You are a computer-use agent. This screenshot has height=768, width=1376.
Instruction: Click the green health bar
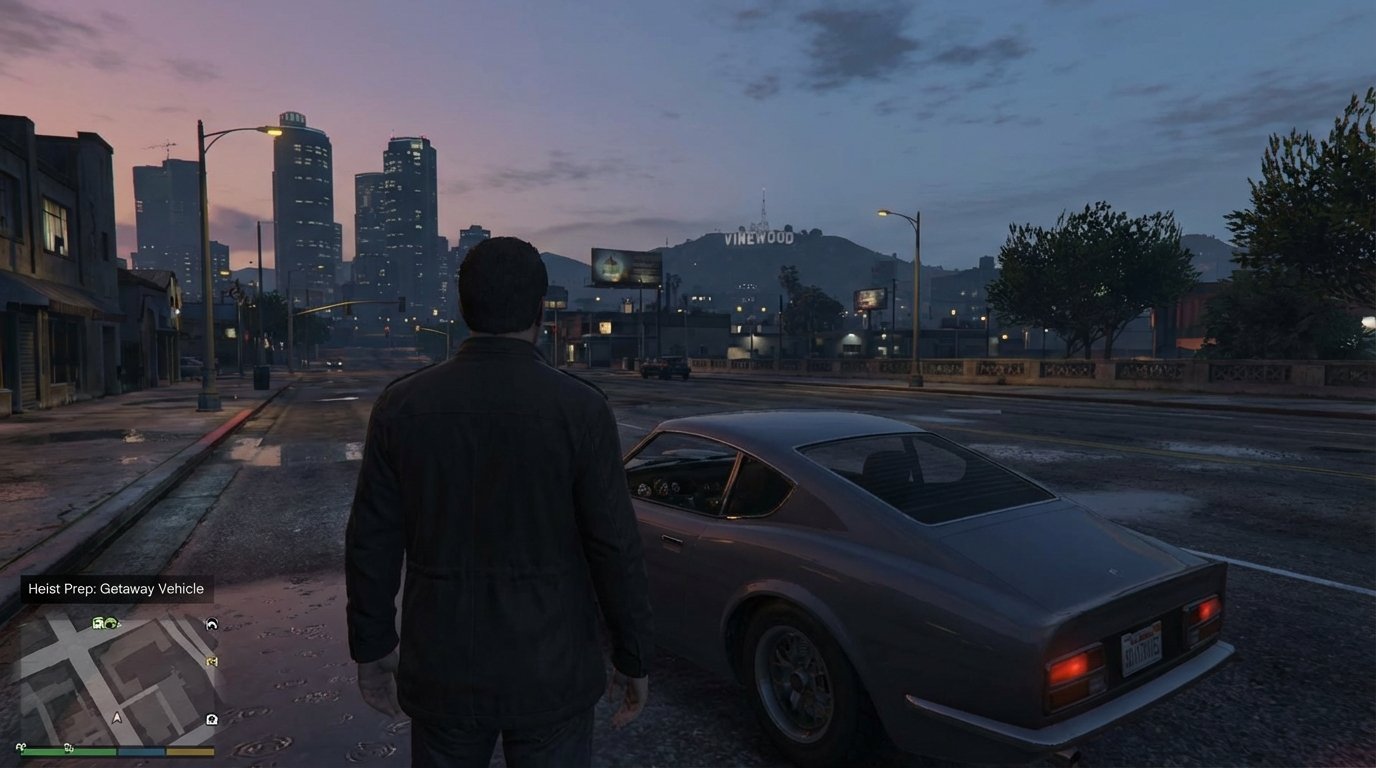click(x=66, y=752)
